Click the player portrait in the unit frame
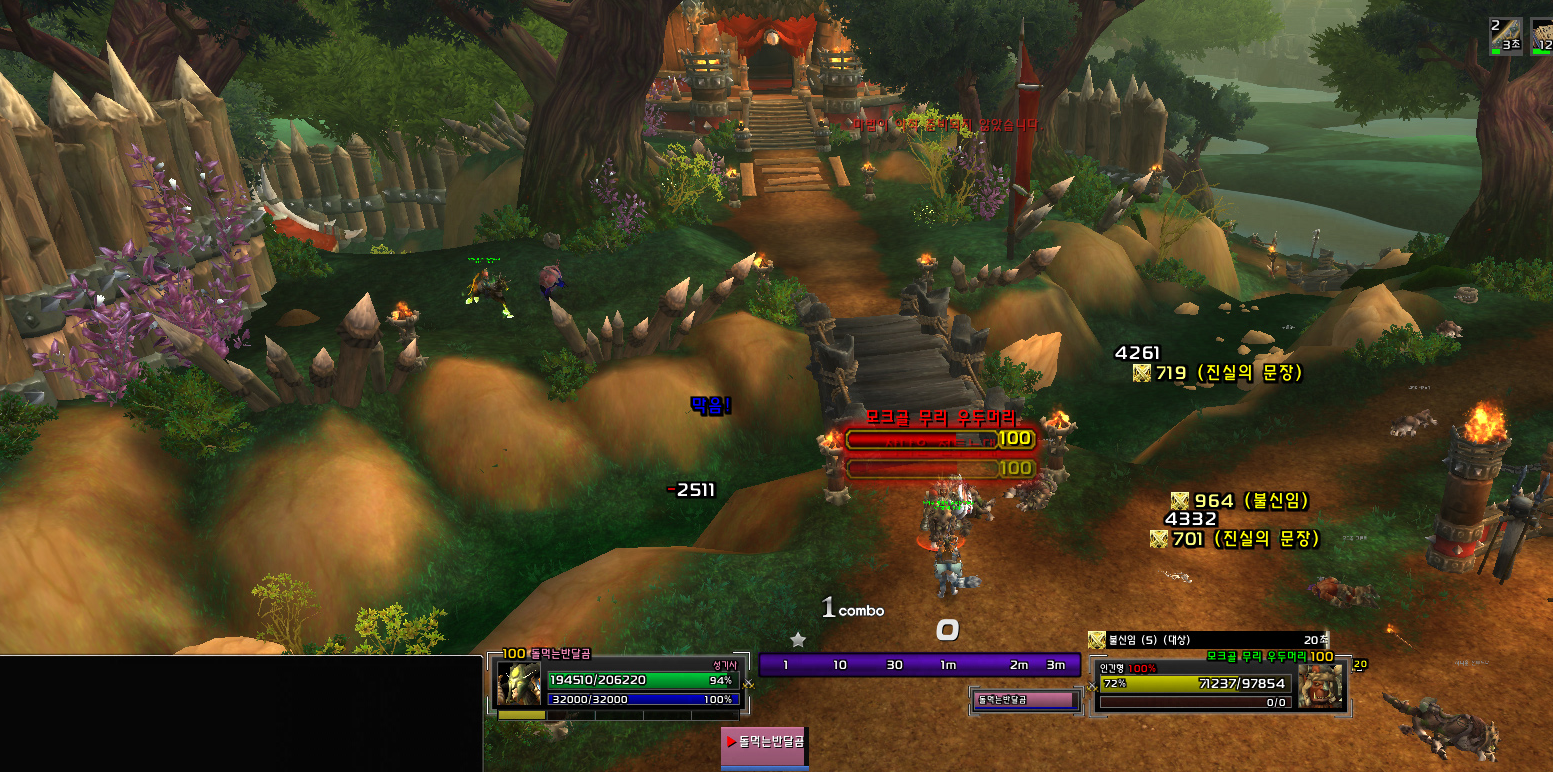 (x=518, y=684)
